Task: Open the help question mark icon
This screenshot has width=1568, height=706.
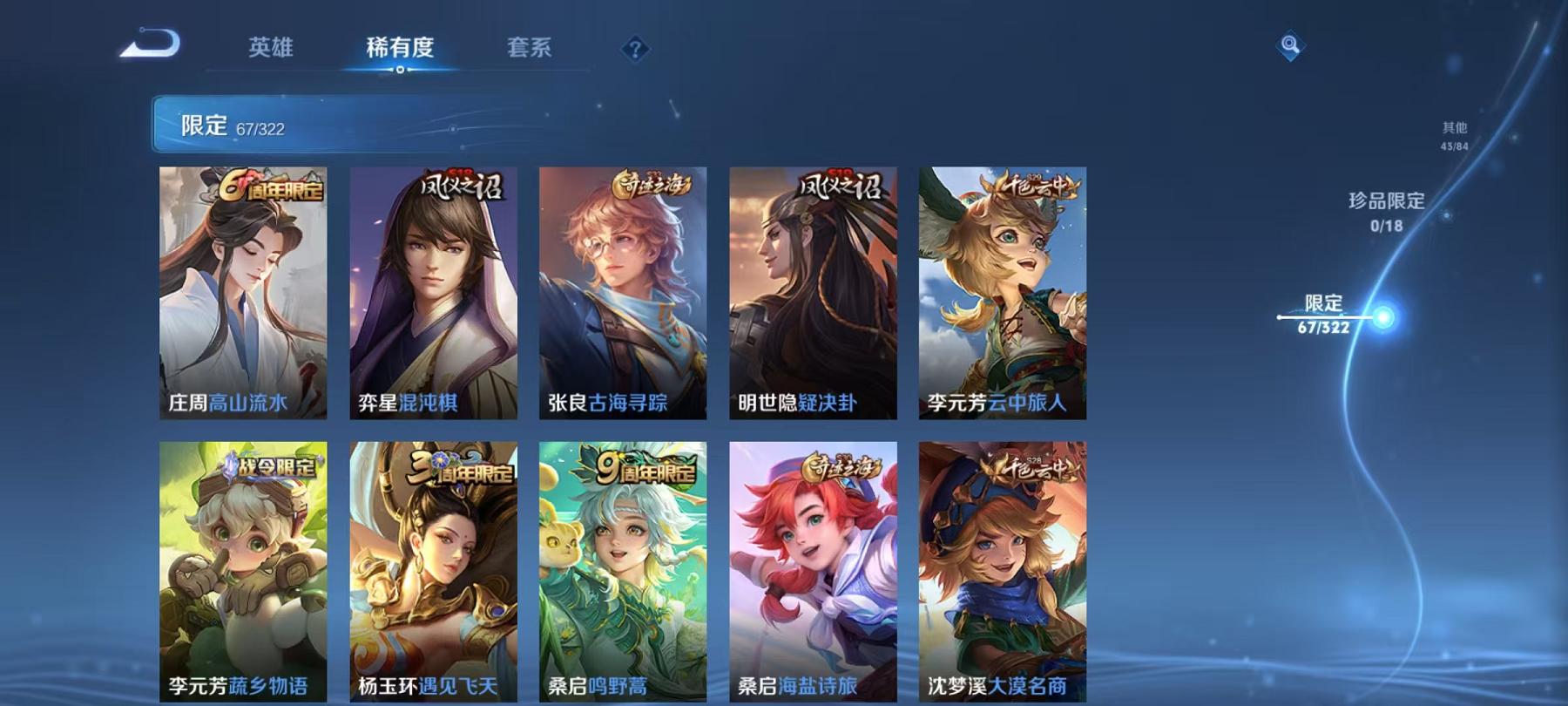Action: (x=637, y=50)
